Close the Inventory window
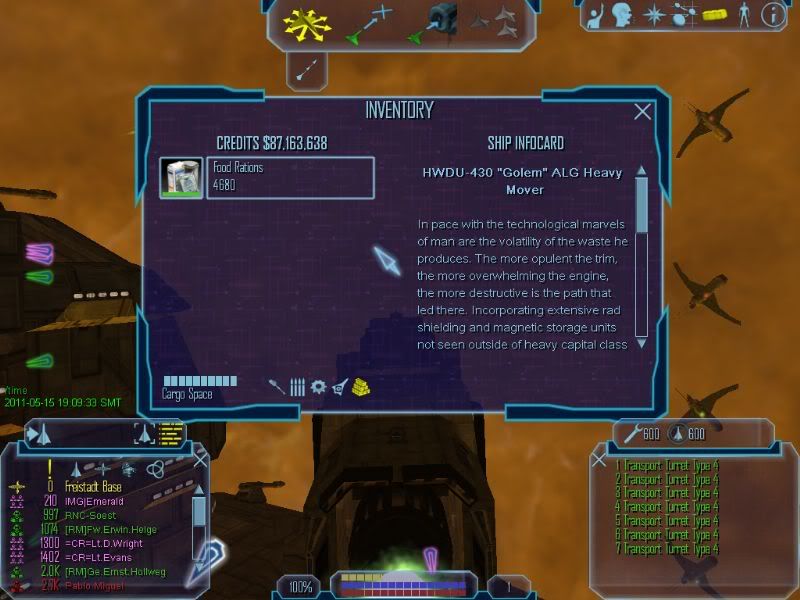 (x=643, y=113)
